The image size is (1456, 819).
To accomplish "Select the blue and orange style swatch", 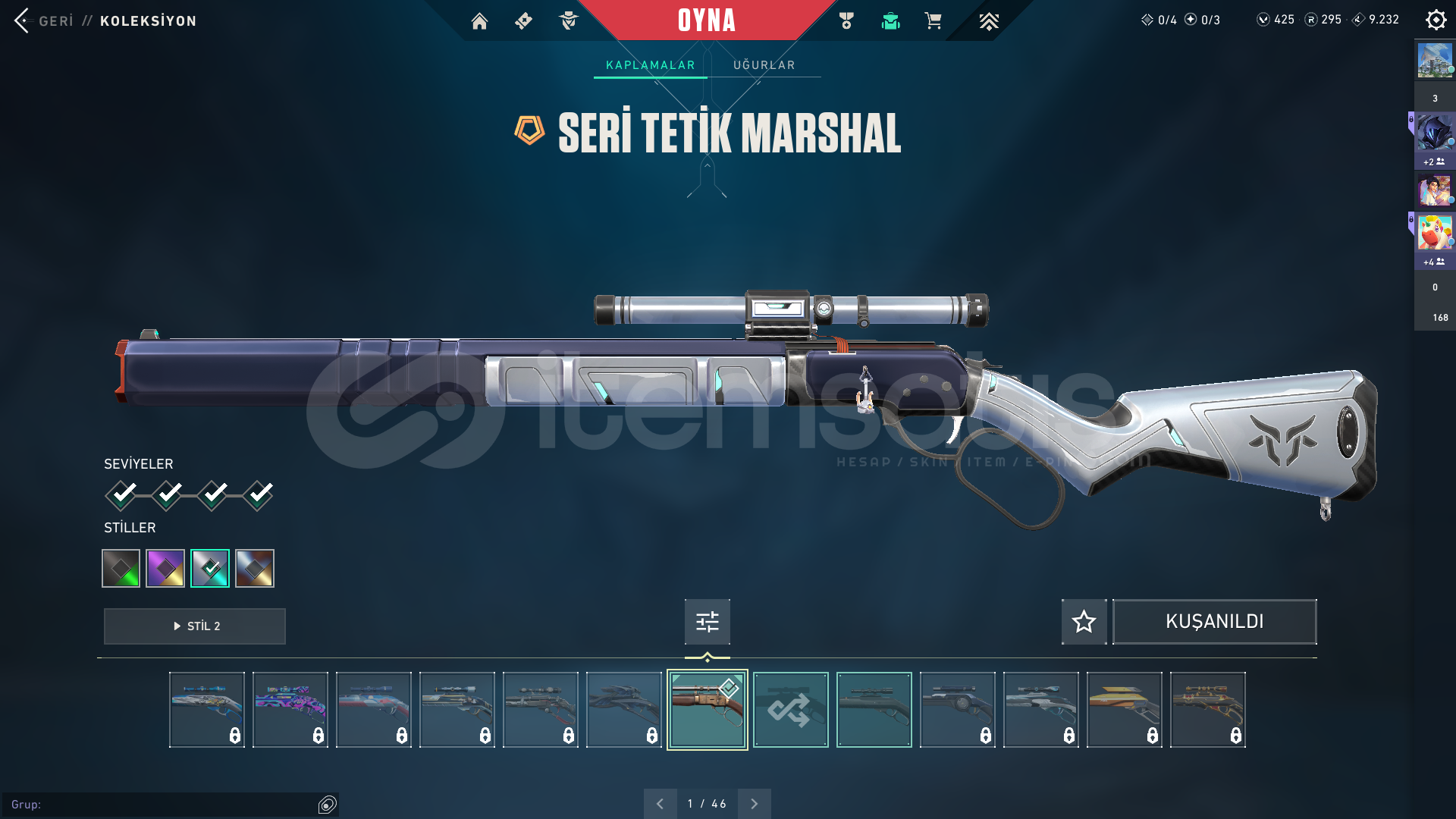I will point(255,568).
